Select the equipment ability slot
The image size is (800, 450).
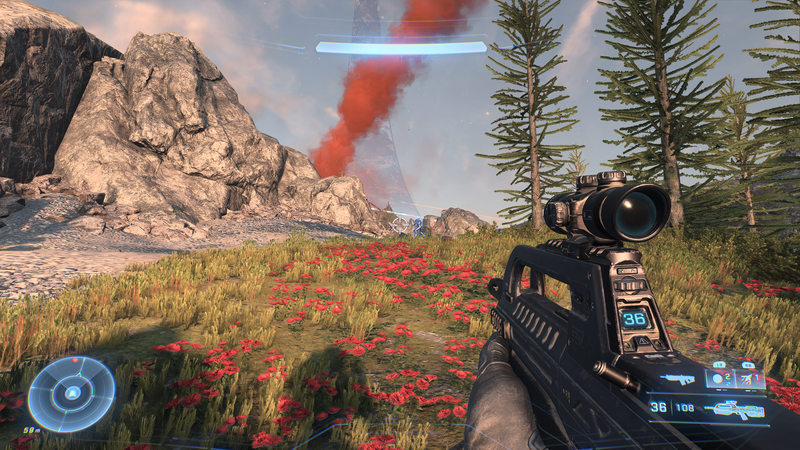click(x=747, y=378)
